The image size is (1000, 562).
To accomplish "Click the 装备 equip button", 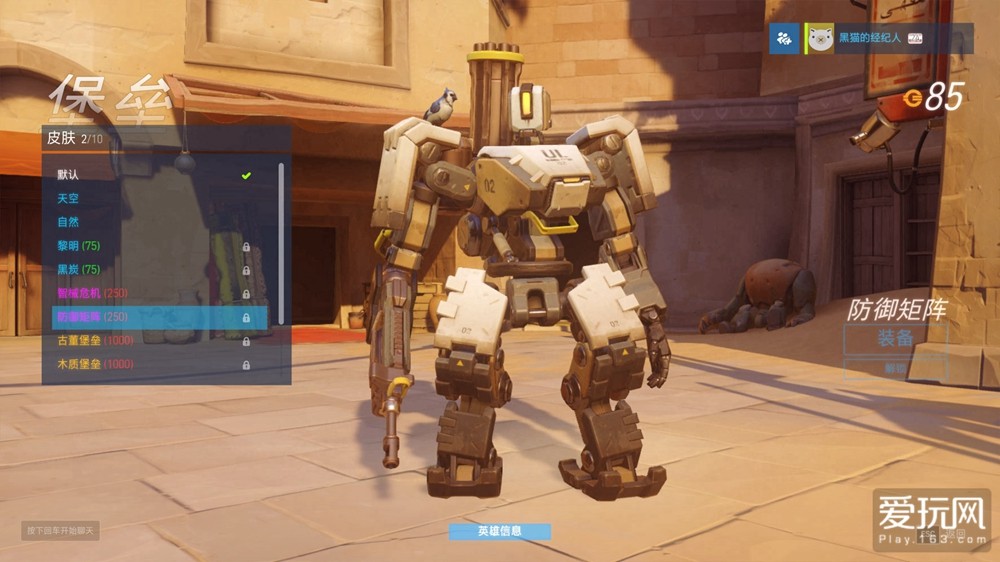I will click(895, 338).
